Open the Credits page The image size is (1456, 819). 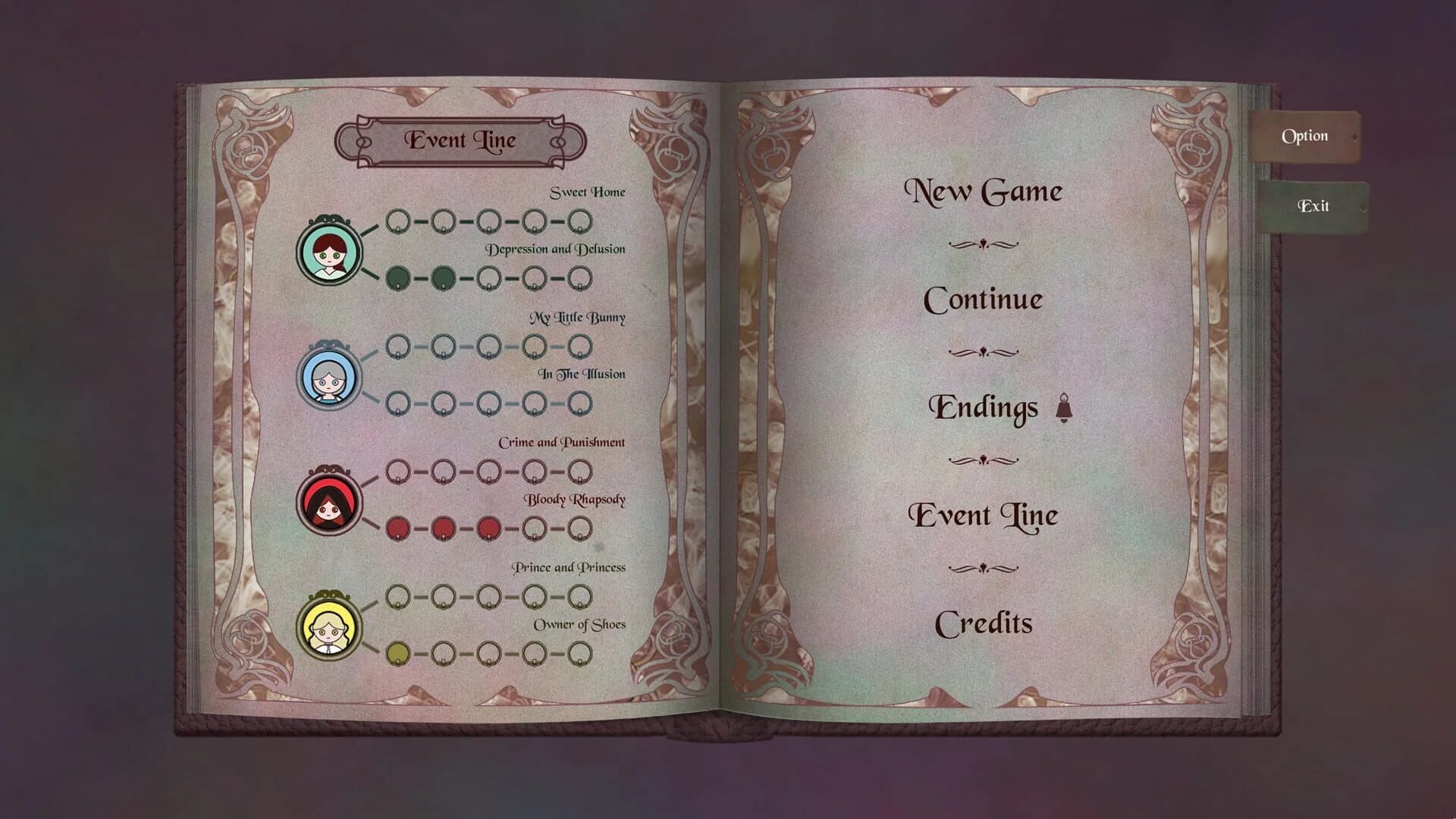pyautogui.click(x=984, y=623)
